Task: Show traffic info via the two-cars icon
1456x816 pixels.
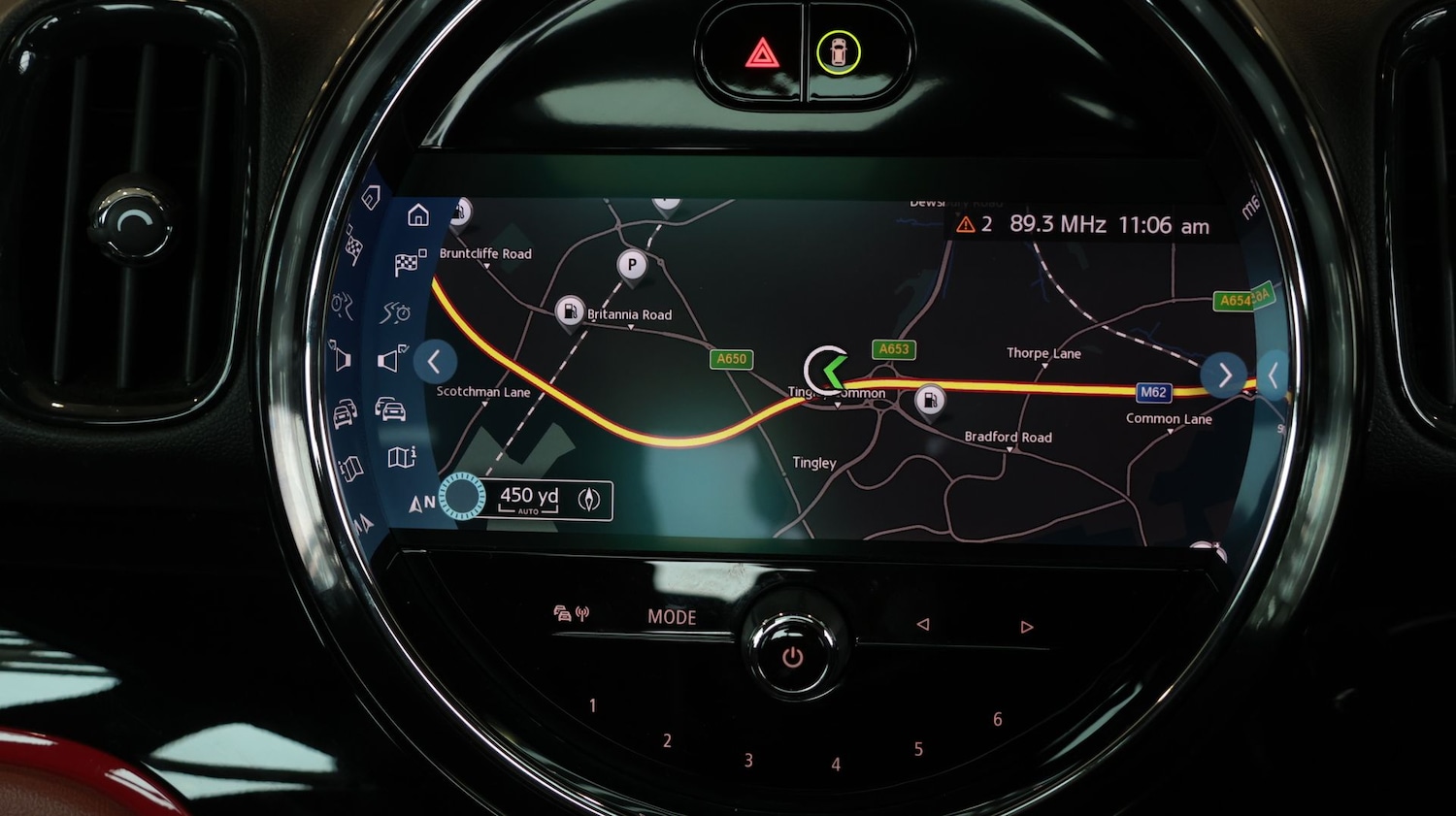Action: tap(390, 409)
